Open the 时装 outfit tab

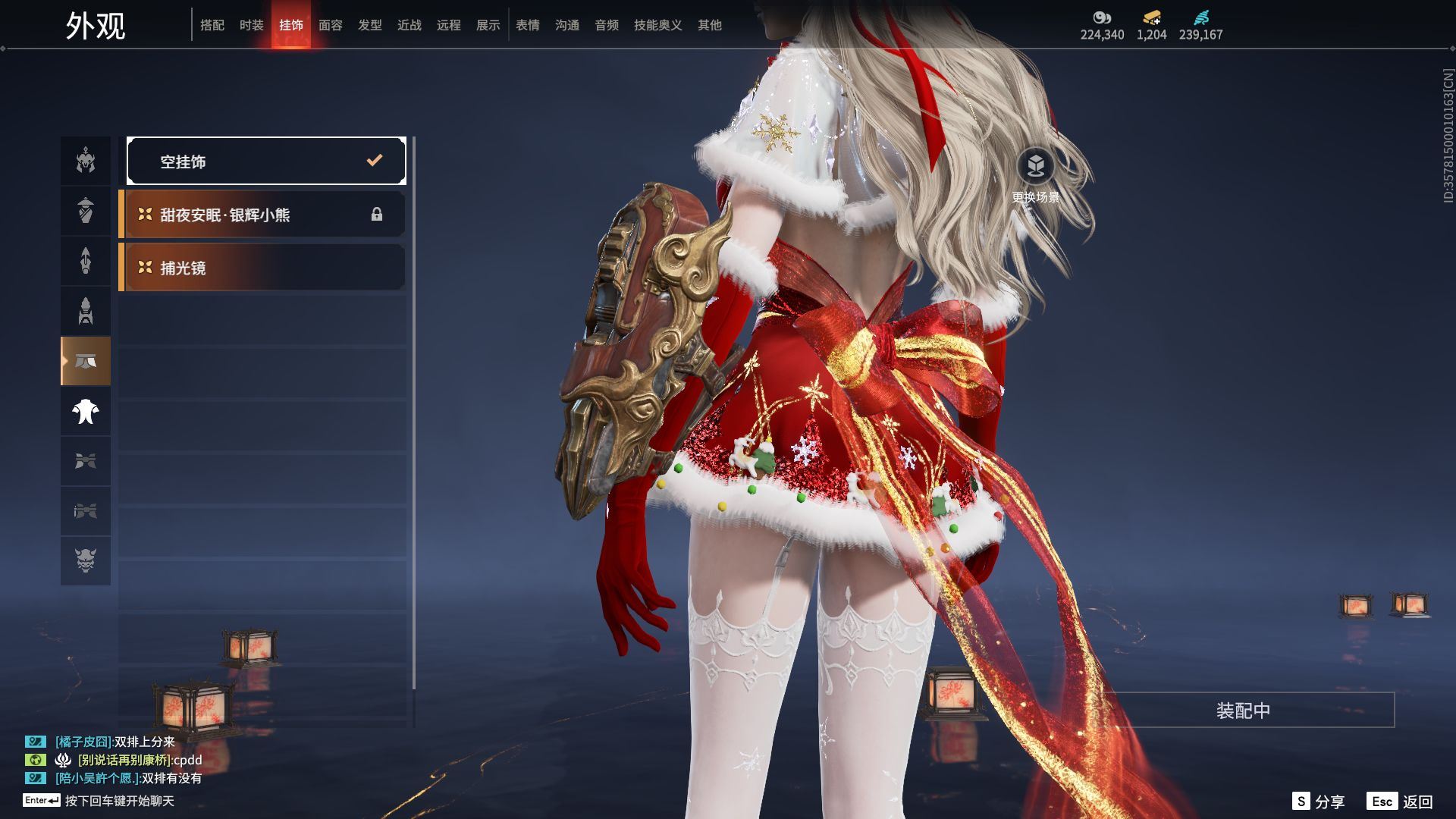coord(252,25)
